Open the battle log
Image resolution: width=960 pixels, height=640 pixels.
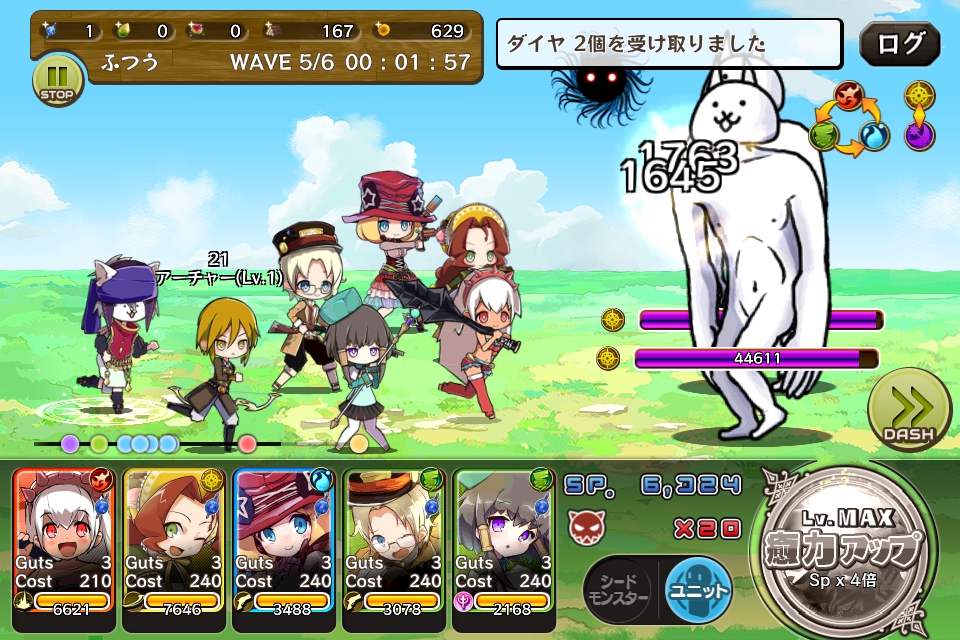tap(899, 45)
